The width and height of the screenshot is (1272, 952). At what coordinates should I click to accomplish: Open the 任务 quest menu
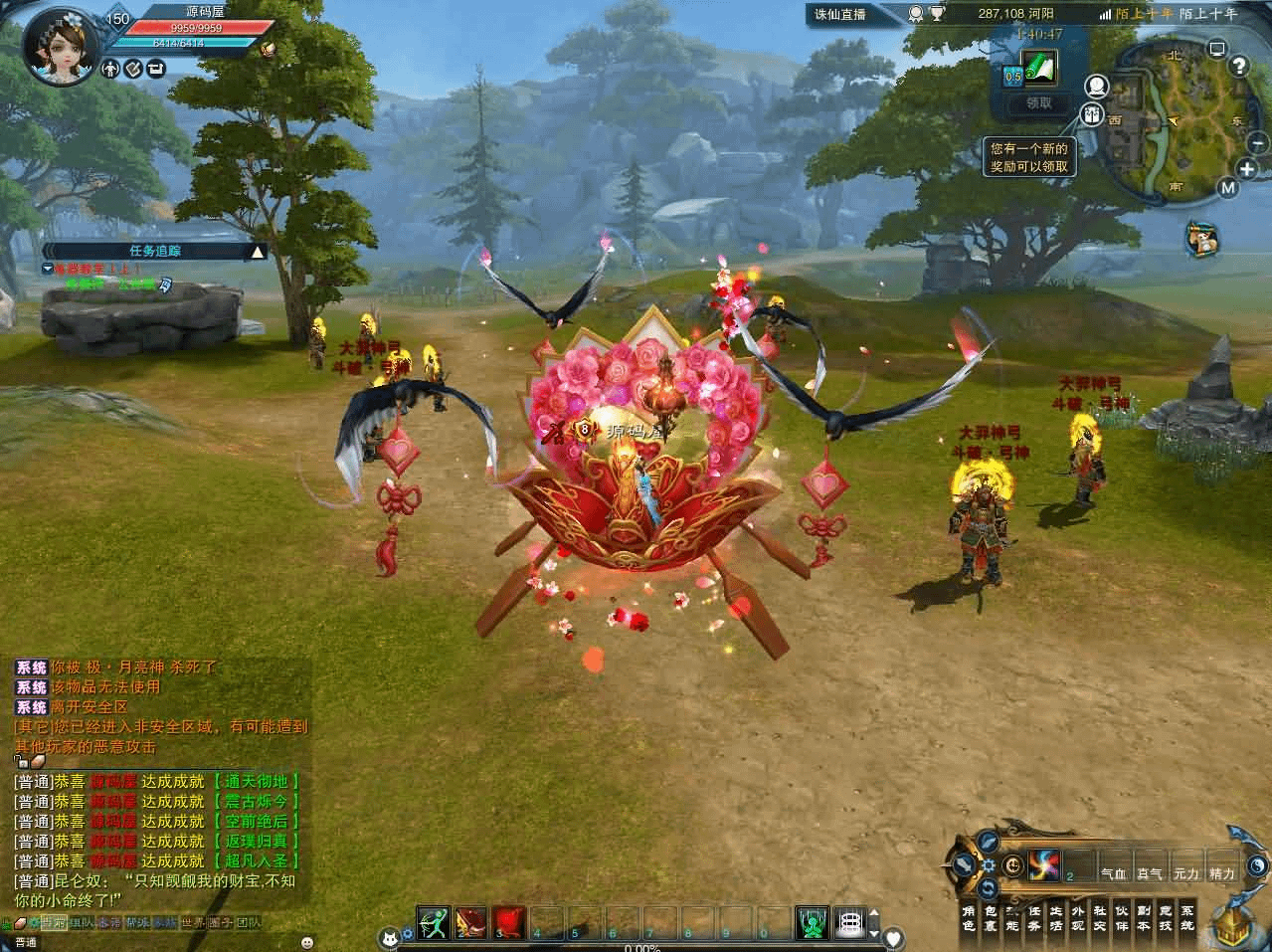coord(1033,917)
